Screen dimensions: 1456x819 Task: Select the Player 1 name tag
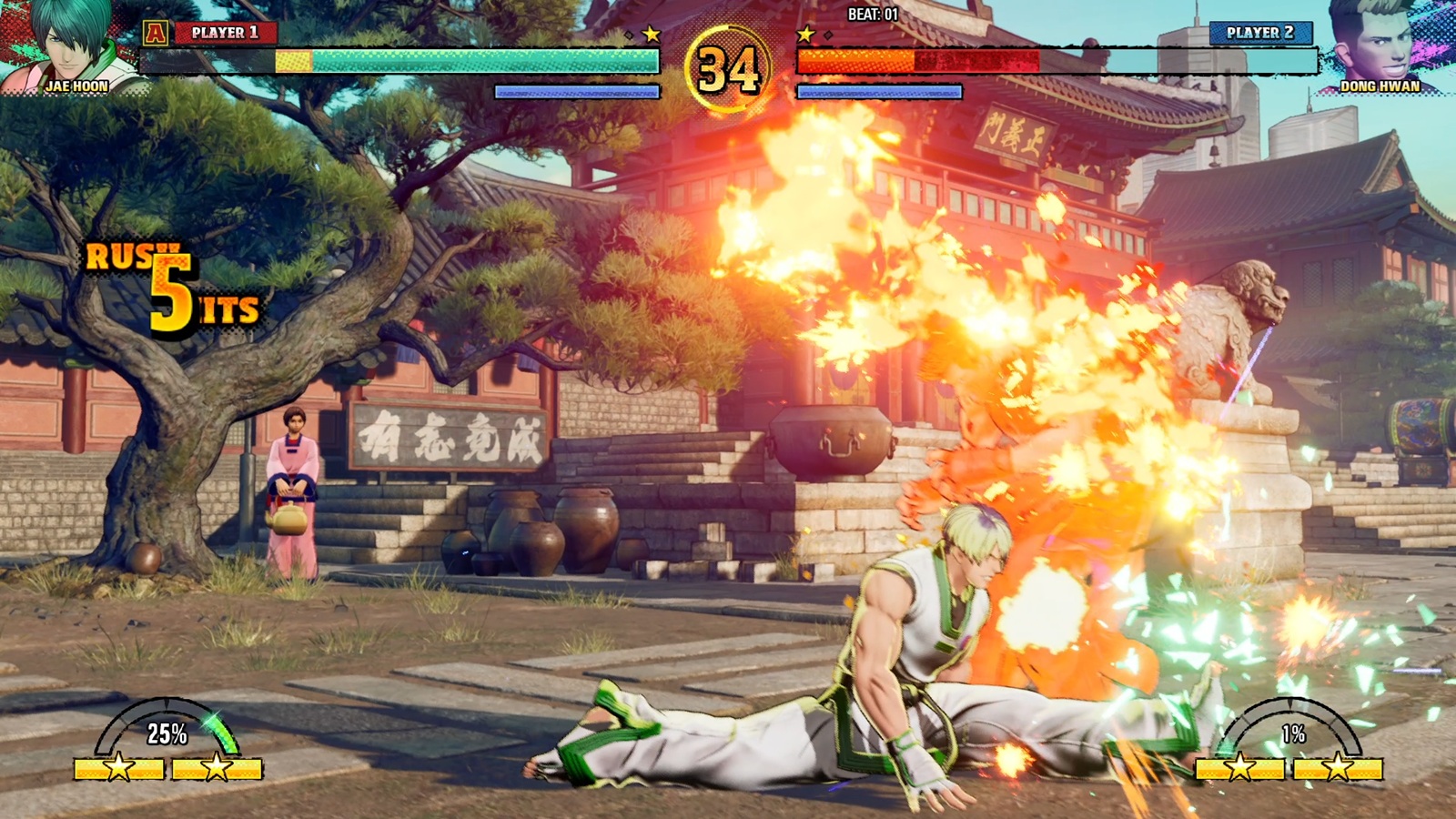[x=225, y=33]
